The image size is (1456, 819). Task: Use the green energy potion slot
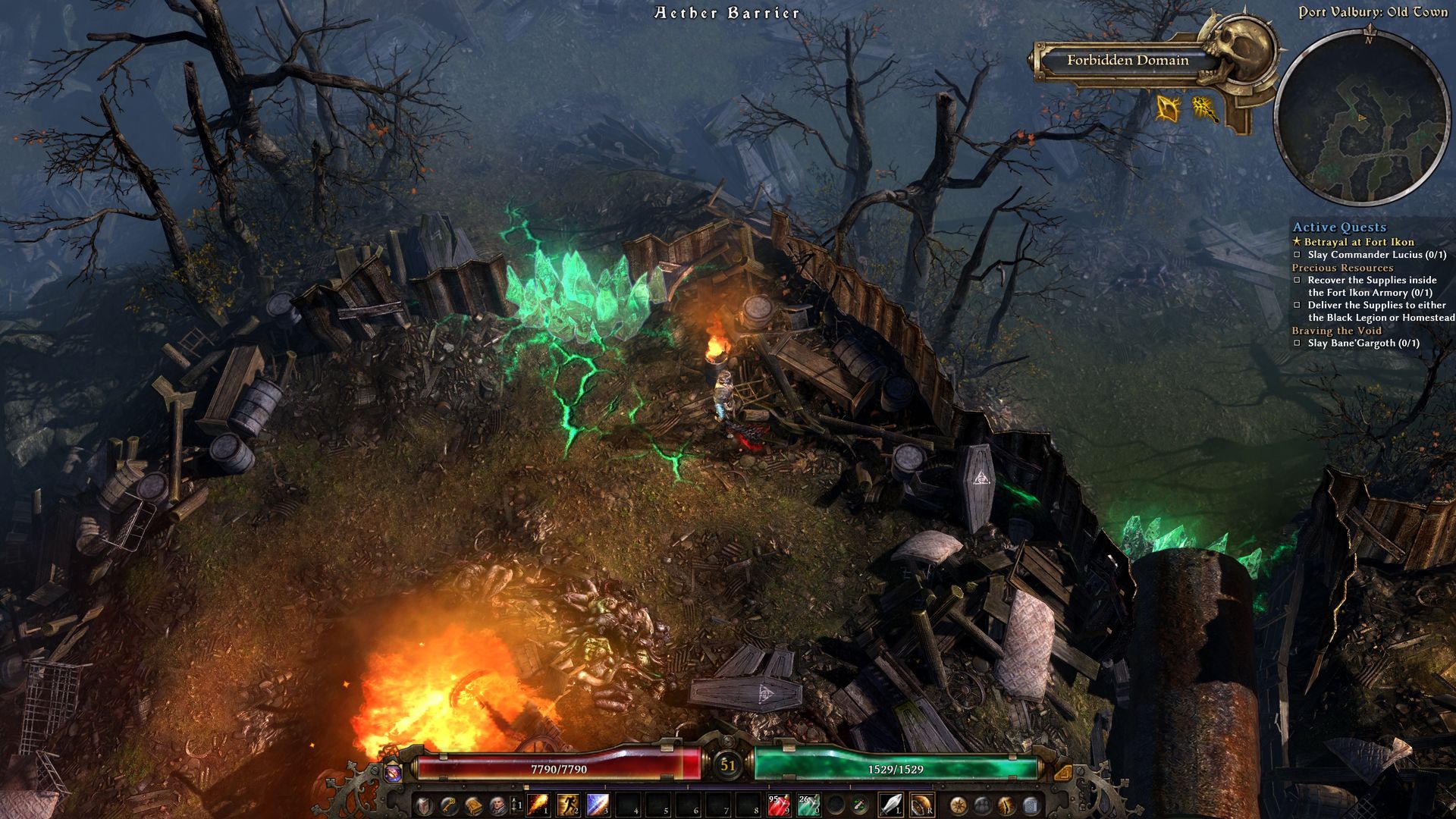[808, 805]
